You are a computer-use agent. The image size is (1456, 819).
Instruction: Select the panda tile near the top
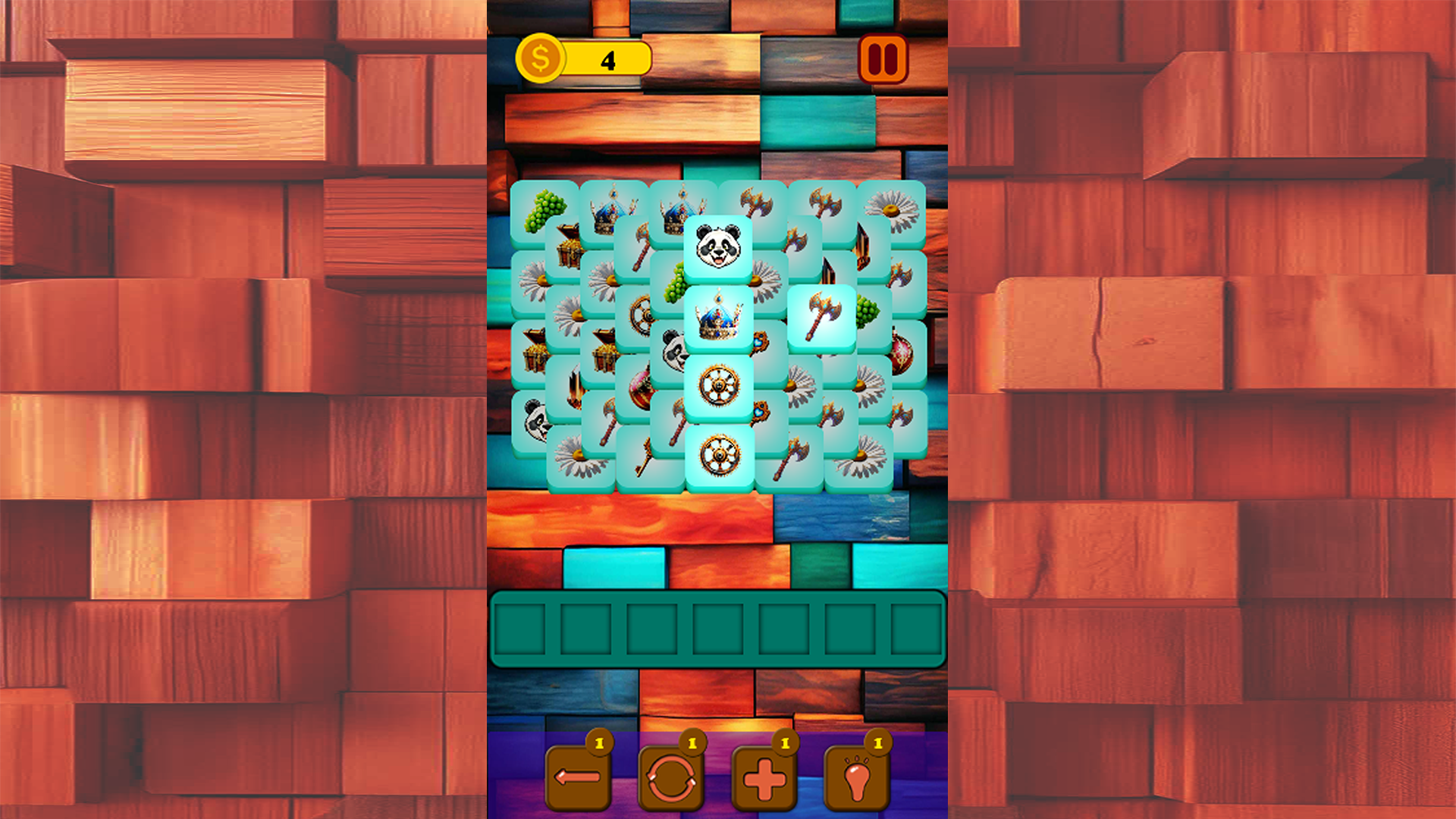717,244
